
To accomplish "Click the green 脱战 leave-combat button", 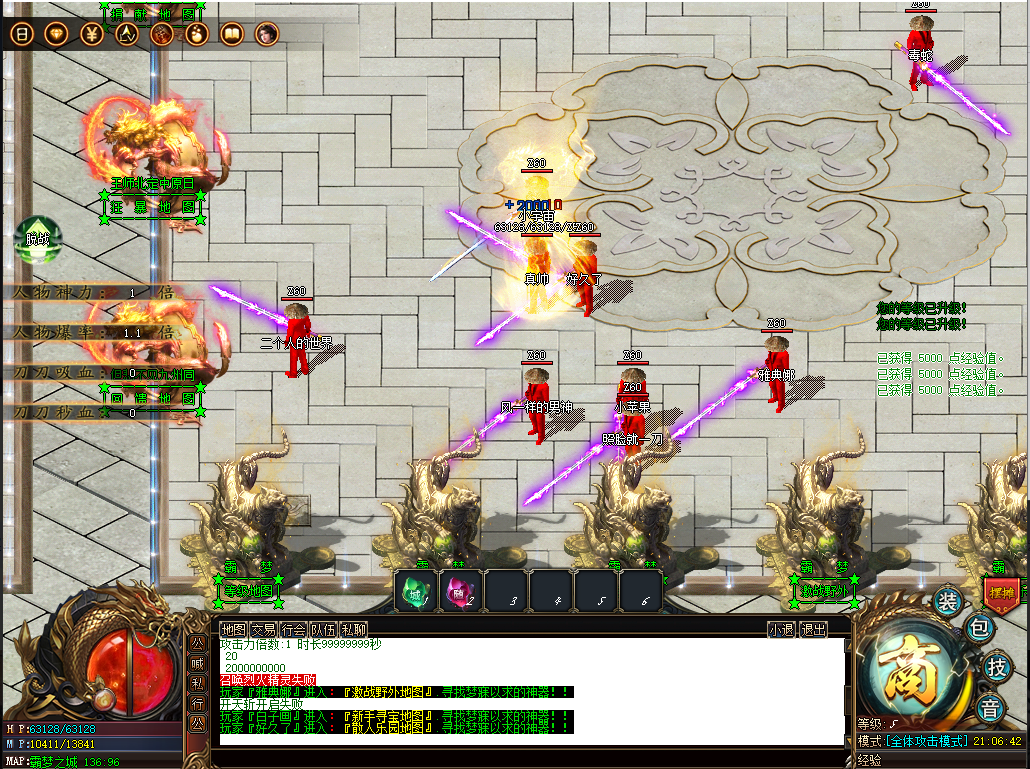I will (37, 236).
